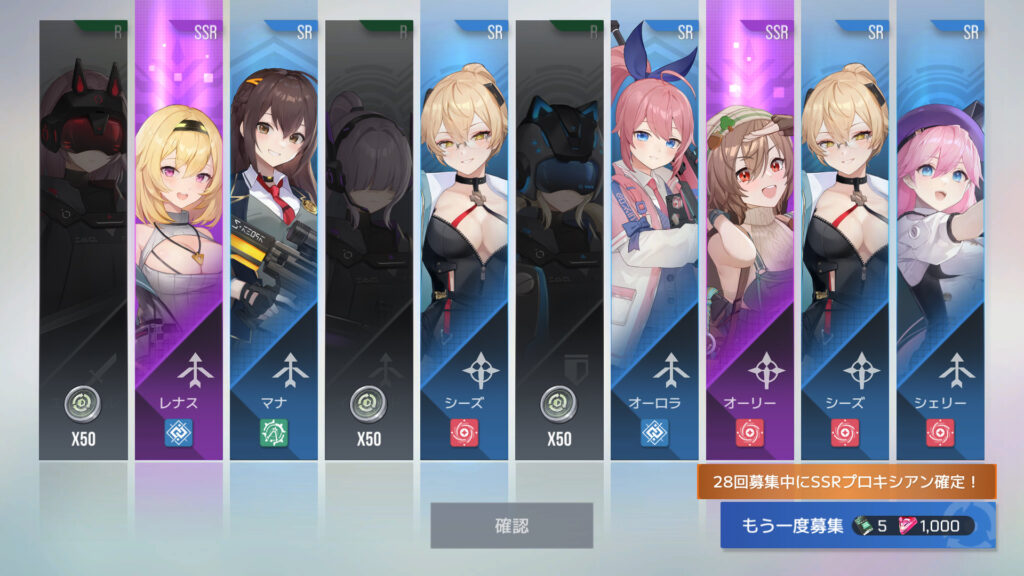Open the SR オーロラ character card
1024x576 pixels.
(655, 240)
